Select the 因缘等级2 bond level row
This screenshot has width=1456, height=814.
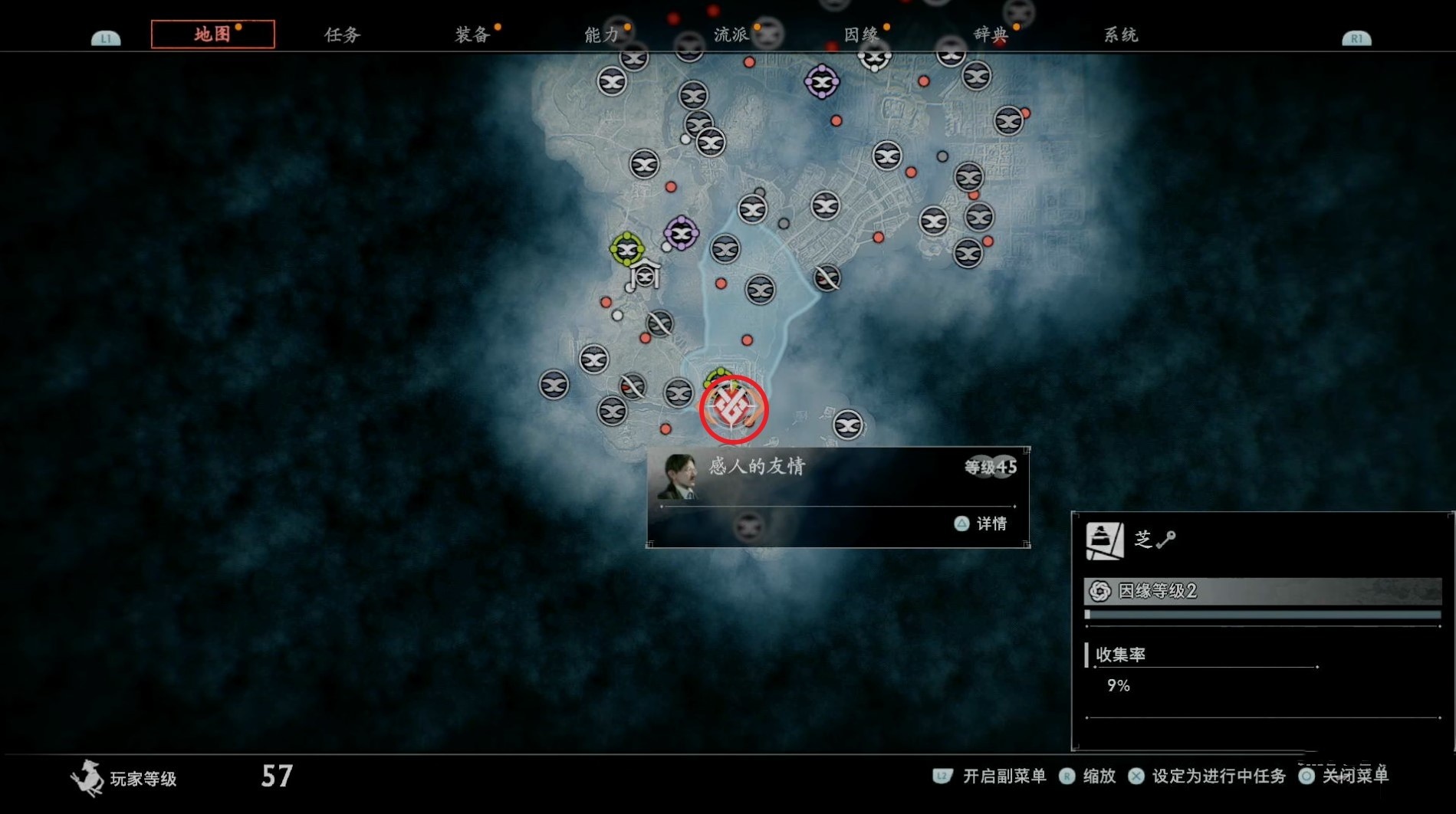[x=1262, y=591]
